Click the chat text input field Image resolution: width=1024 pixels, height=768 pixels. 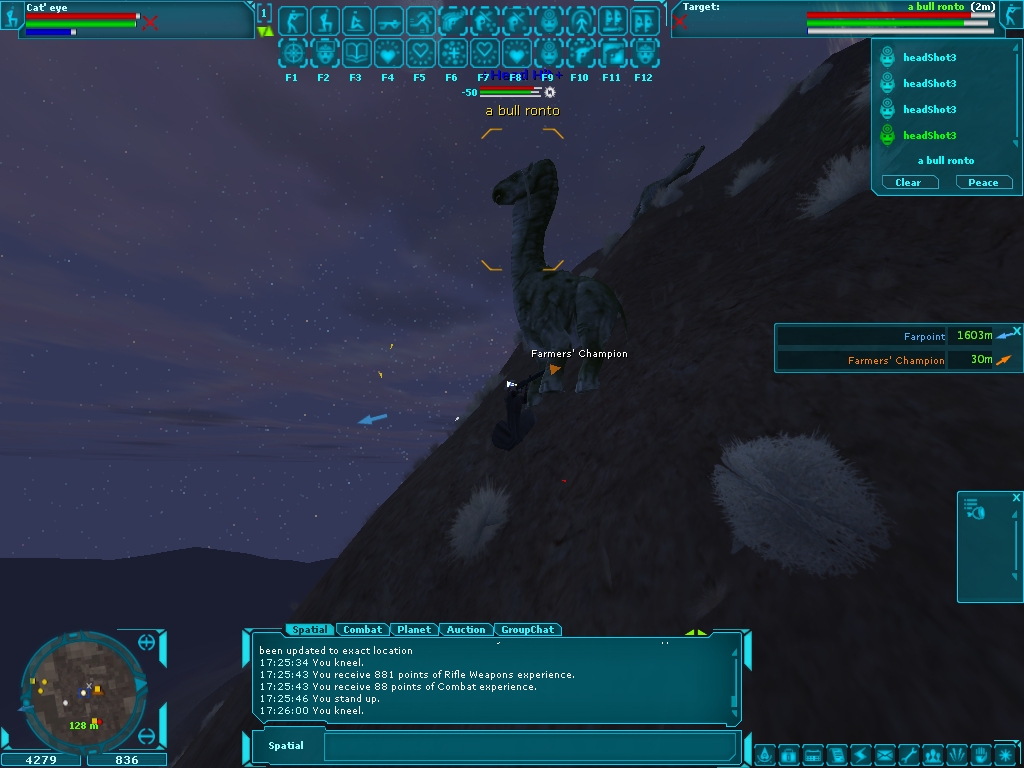pos(530,746)
